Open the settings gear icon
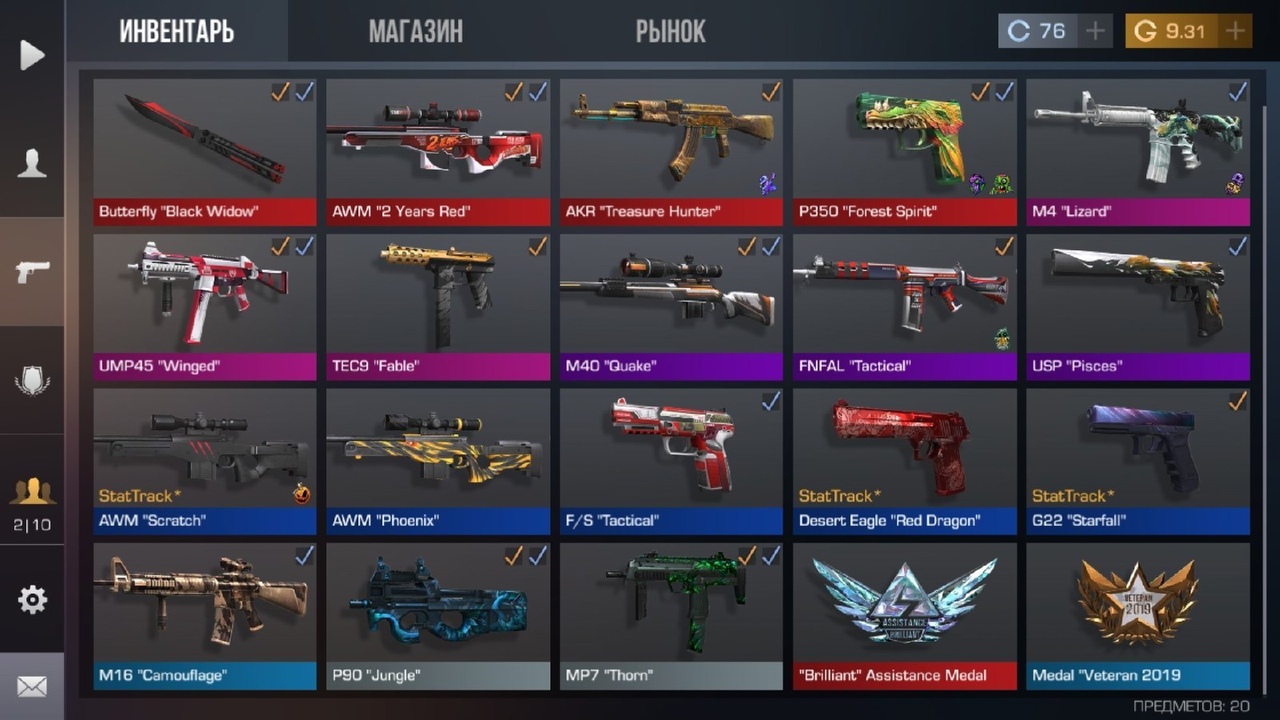Screen dimensions: 1280x720 32,599
